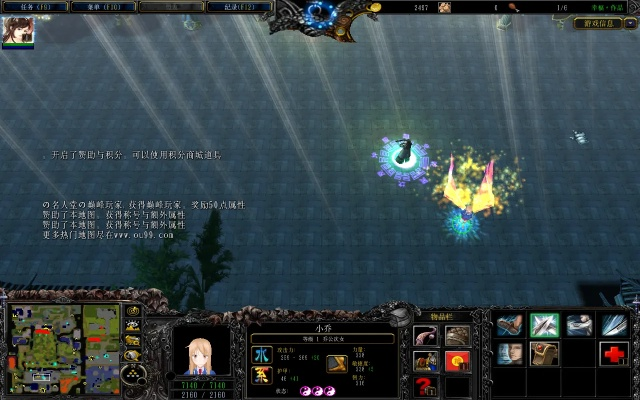Open the 纪录 (Log) menu
The width and height of the screenshot is (640, 400).
[236, 6]
